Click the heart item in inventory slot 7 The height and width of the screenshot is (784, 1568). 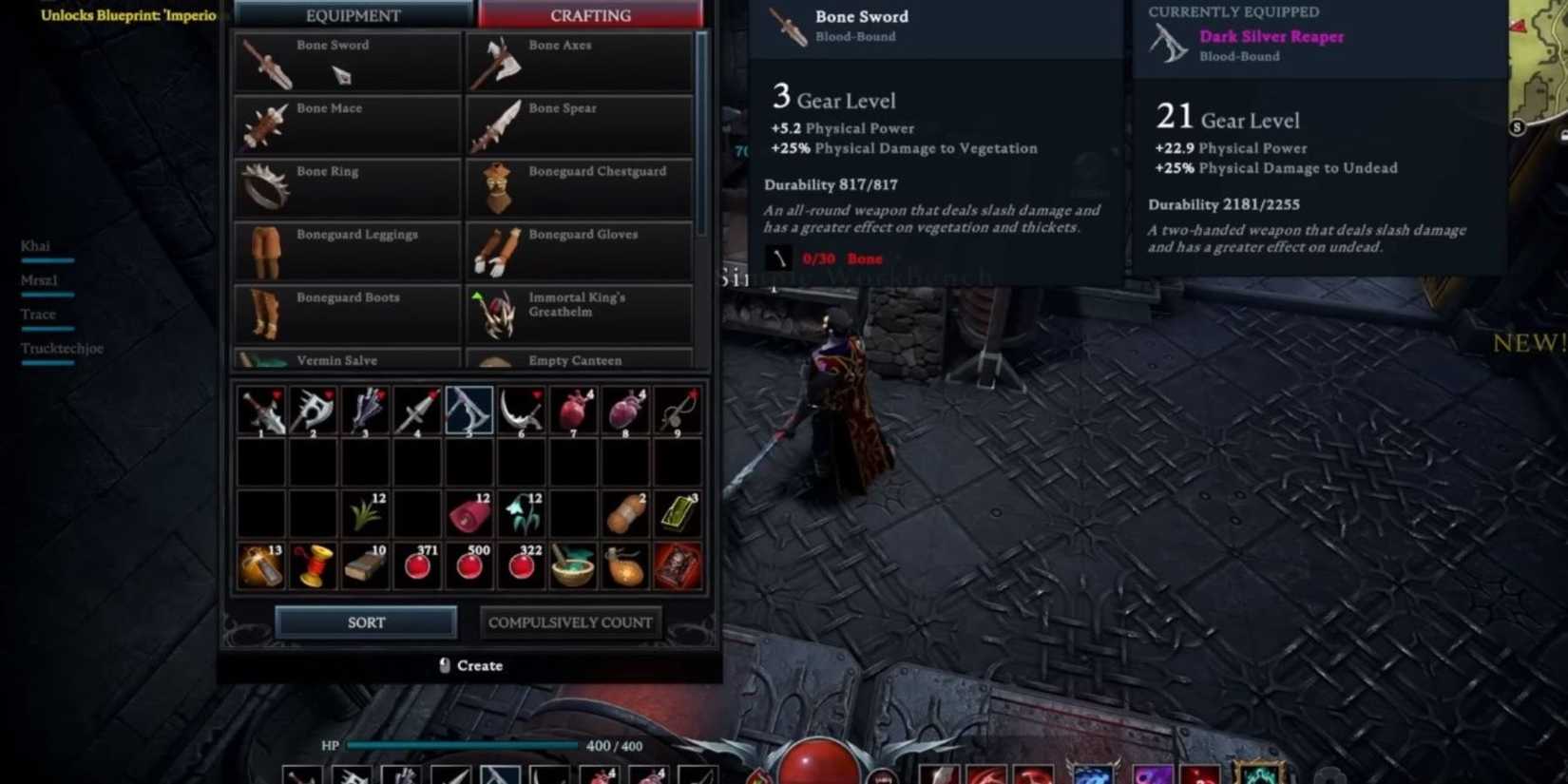pos(572,411)
